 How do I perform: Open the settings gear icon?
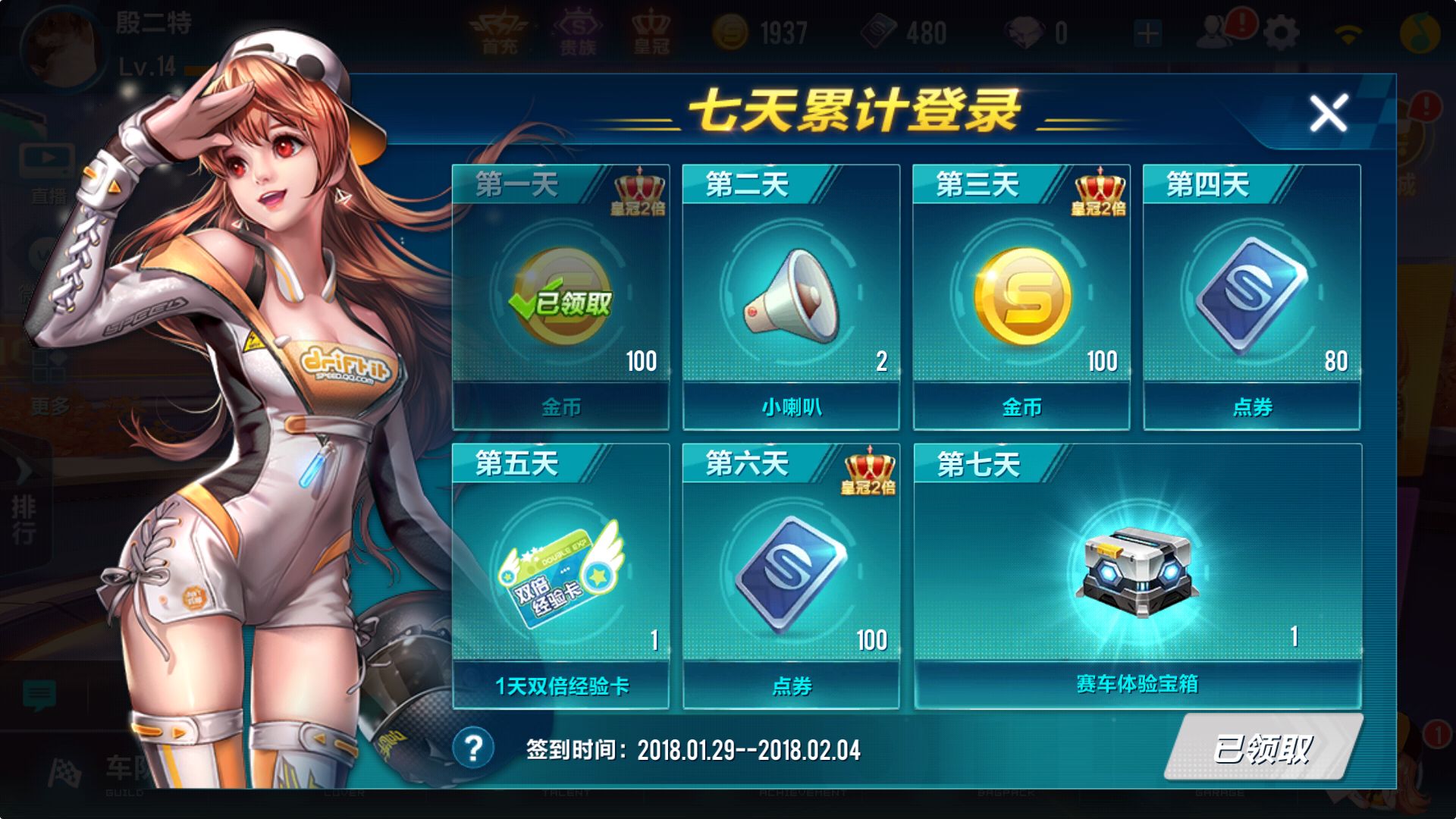point(1279,30)
